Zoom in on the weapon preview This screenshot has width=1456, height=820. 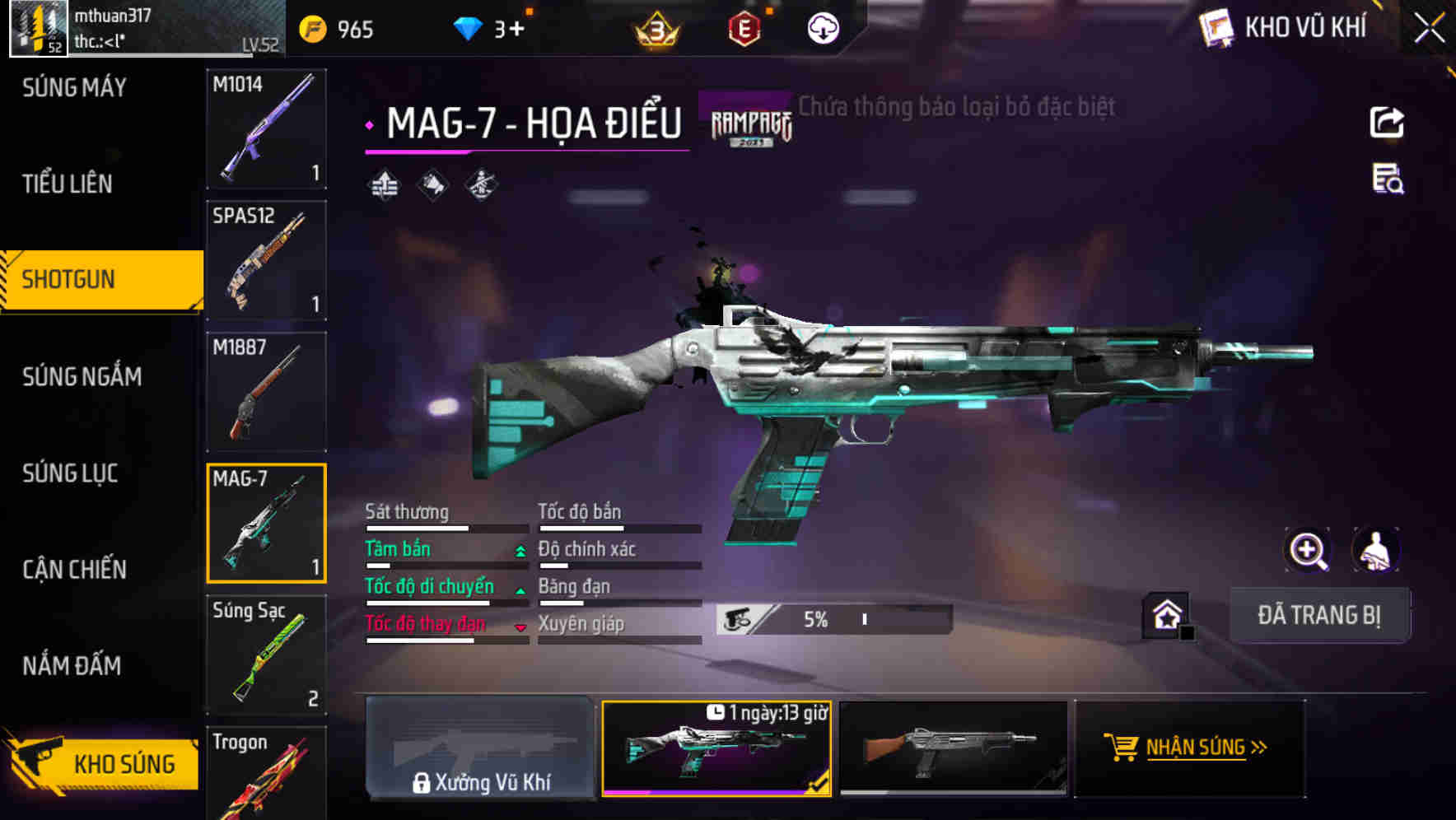[x=1308, y=550]
